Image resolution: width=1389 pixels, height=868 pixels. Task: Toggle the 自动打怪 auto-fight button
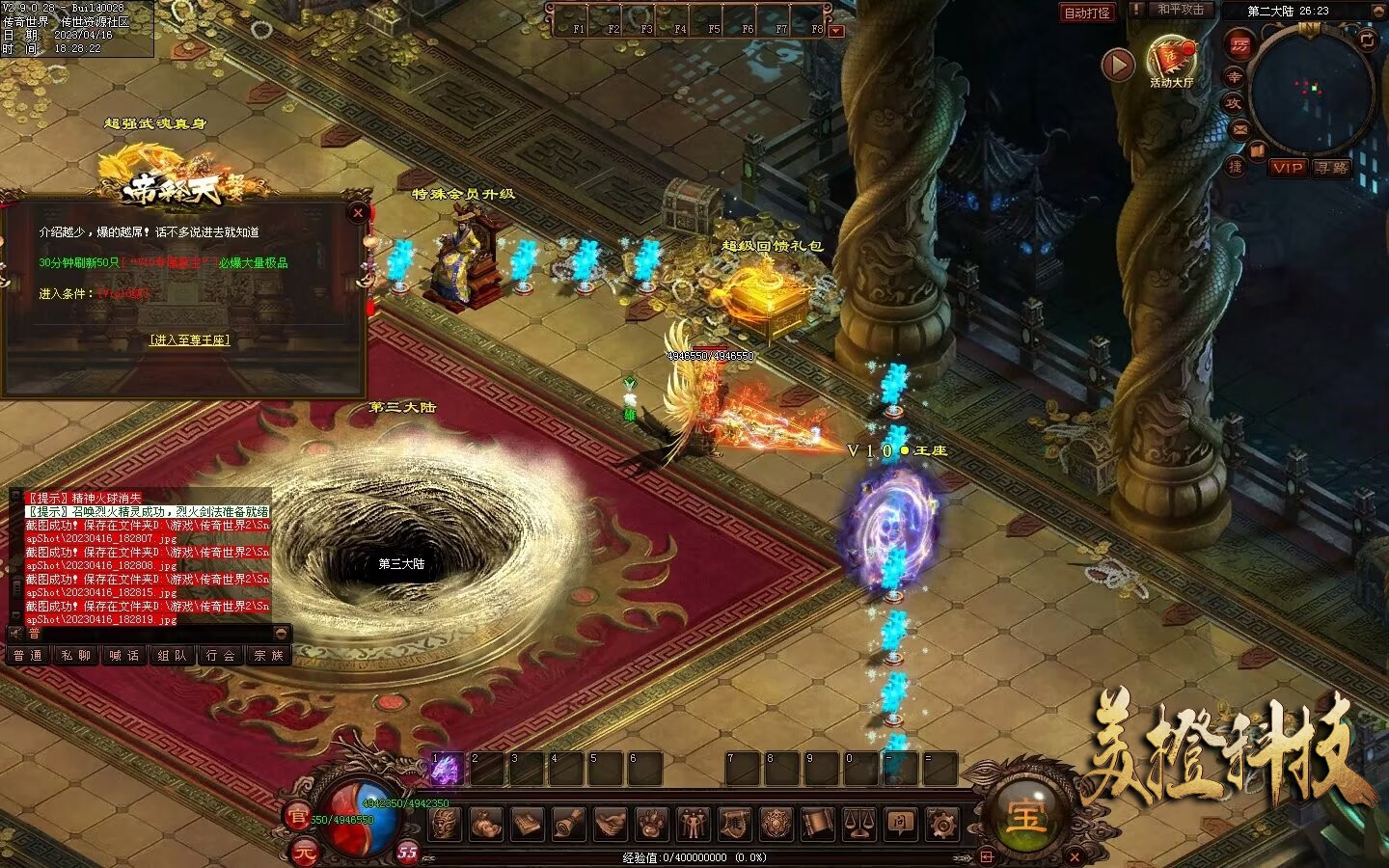click(1087, 13)
